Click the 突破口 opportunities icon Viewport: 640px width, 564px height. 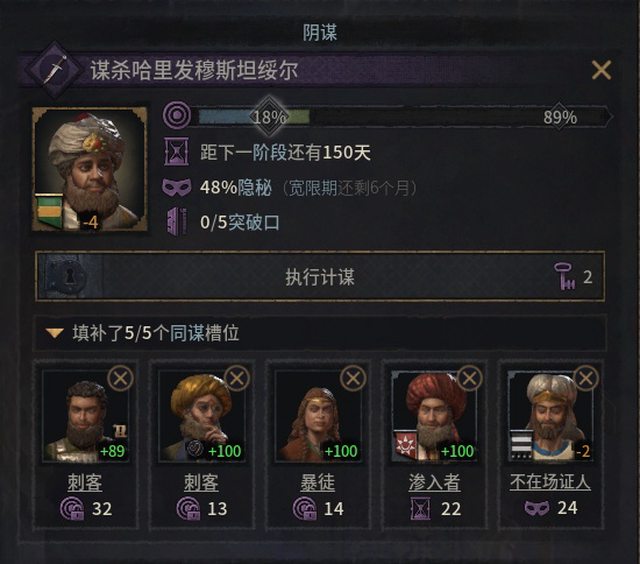point(176,222)
